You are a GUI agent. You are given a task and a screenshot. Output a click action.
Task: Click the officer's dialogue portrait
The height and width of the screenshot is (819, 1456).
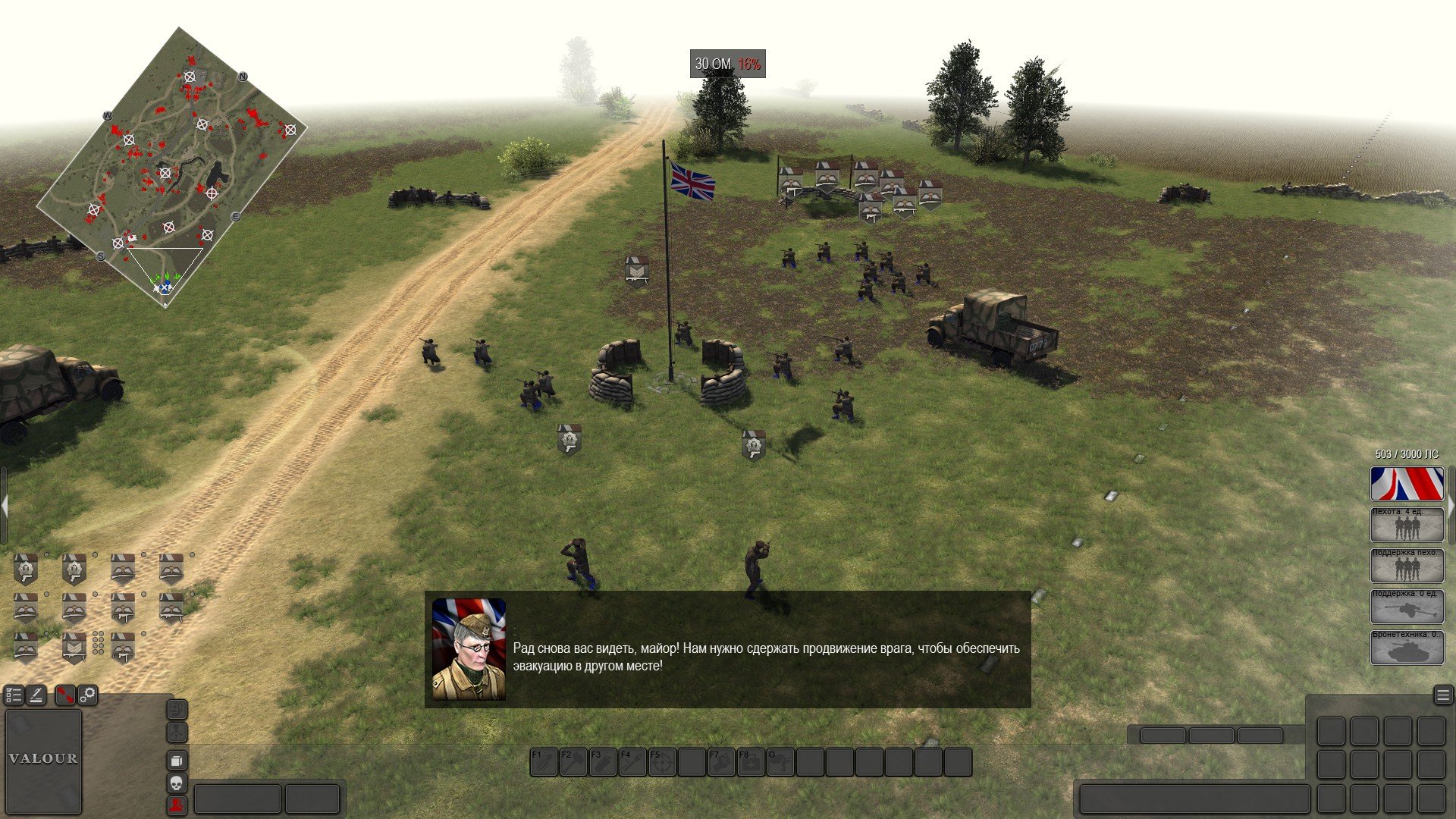[469, 649]
